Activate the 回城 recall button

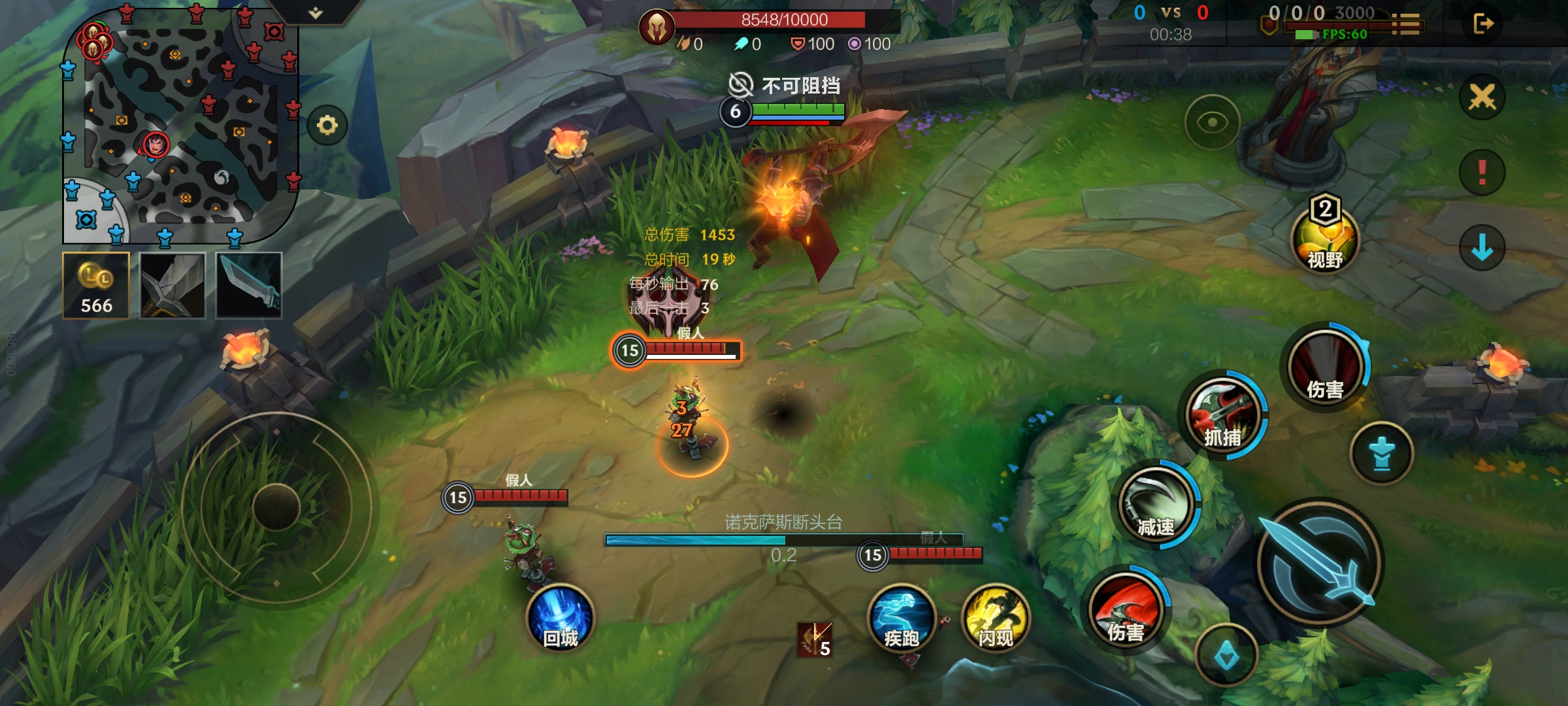pyautogui.click(x=561, y=618)
